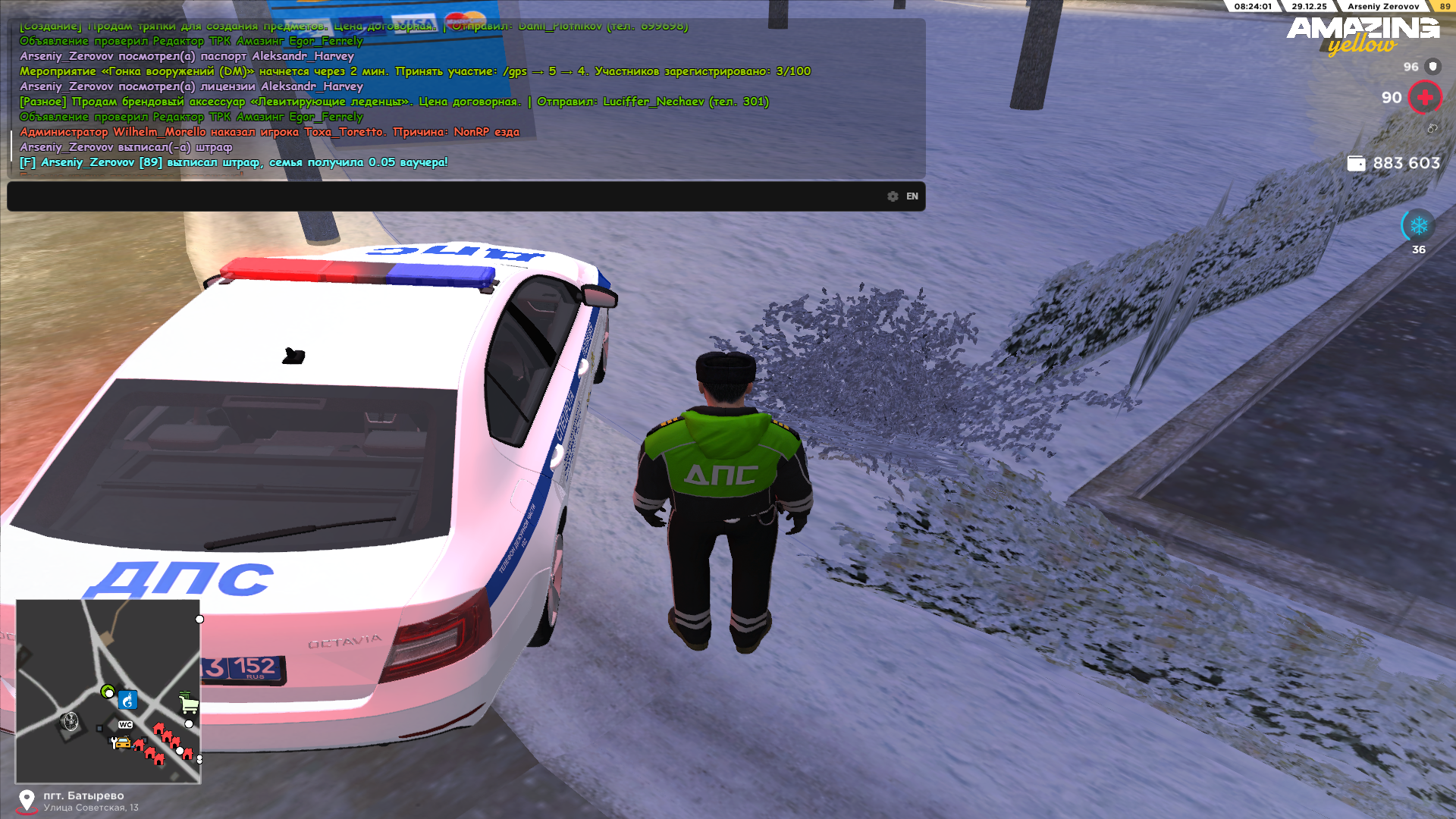Select the WC marker on the minimap
1456x819 pixels.
pyautogui.click(x=126, y=725)
